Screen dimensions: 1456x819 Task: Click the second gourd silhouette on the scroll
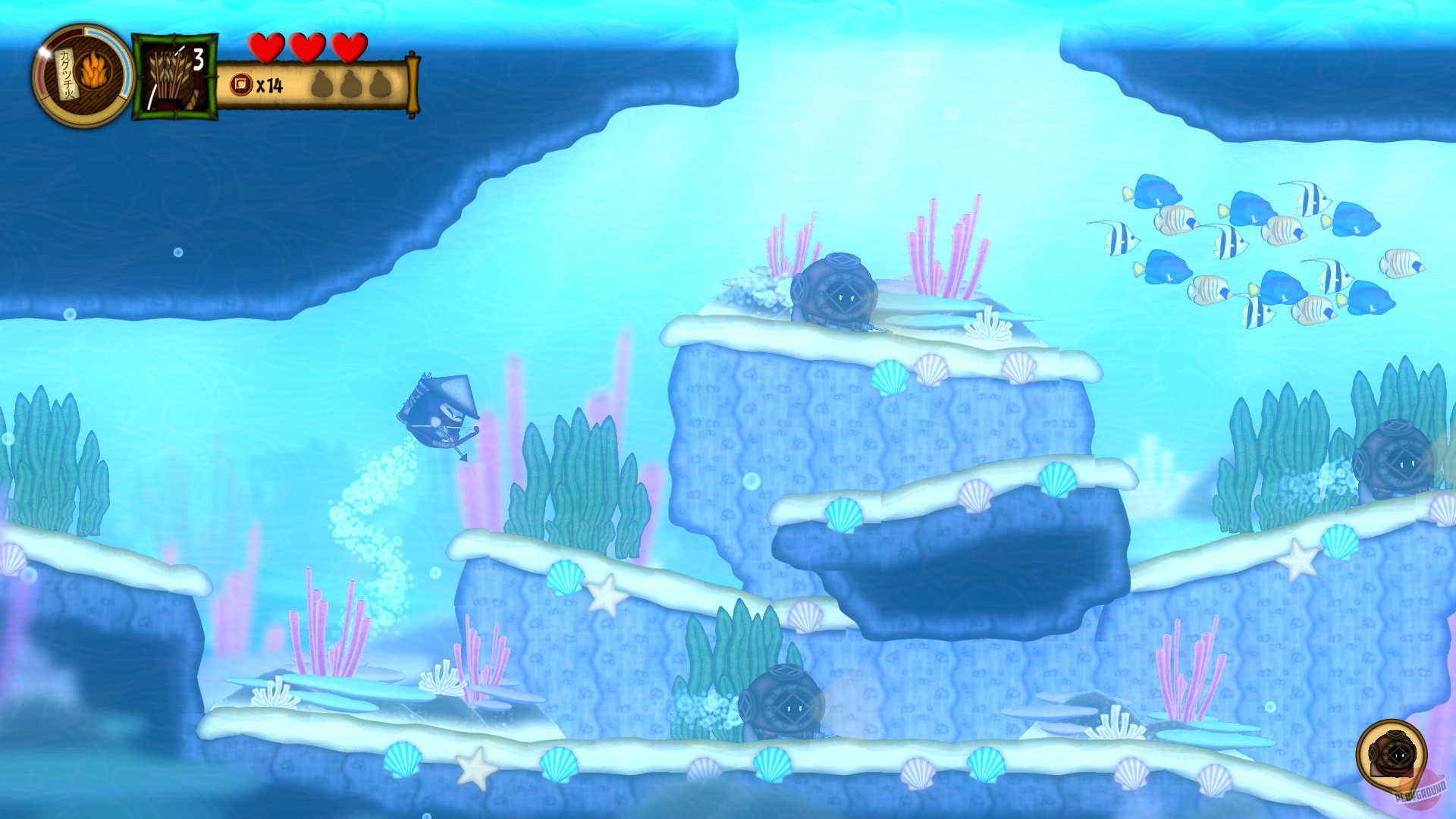coord(350,83)
